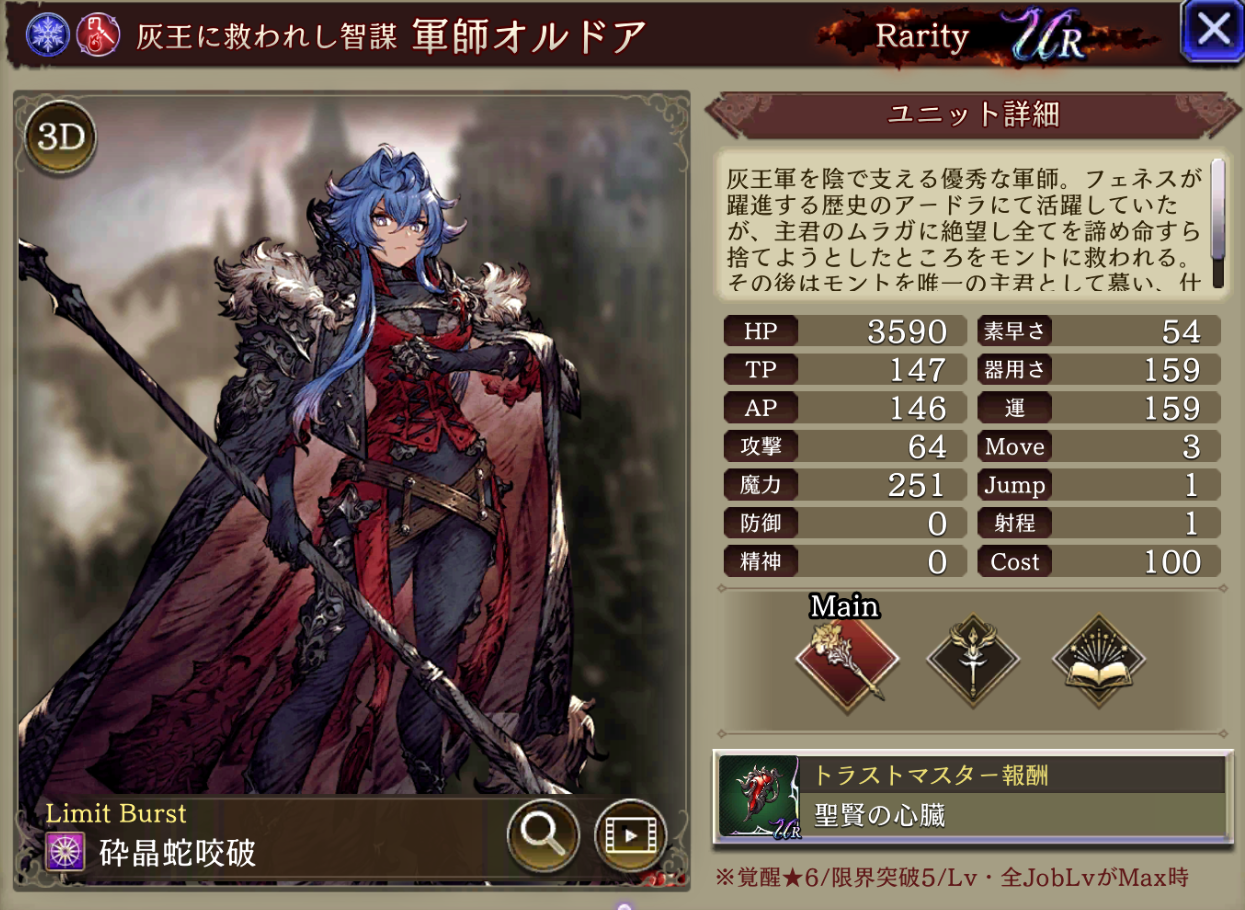This screenshot has height=910, width=1245.
Task: Toggle the 3D model view
Action: 60,139
